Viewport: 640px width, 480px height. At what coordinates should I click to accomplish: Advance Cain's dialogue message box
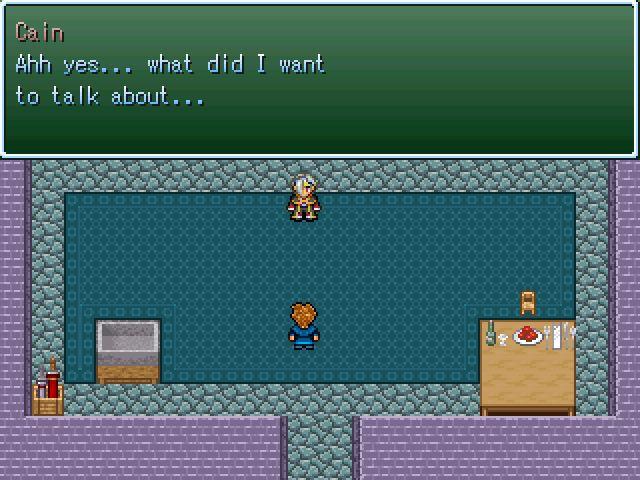[320, 78]
